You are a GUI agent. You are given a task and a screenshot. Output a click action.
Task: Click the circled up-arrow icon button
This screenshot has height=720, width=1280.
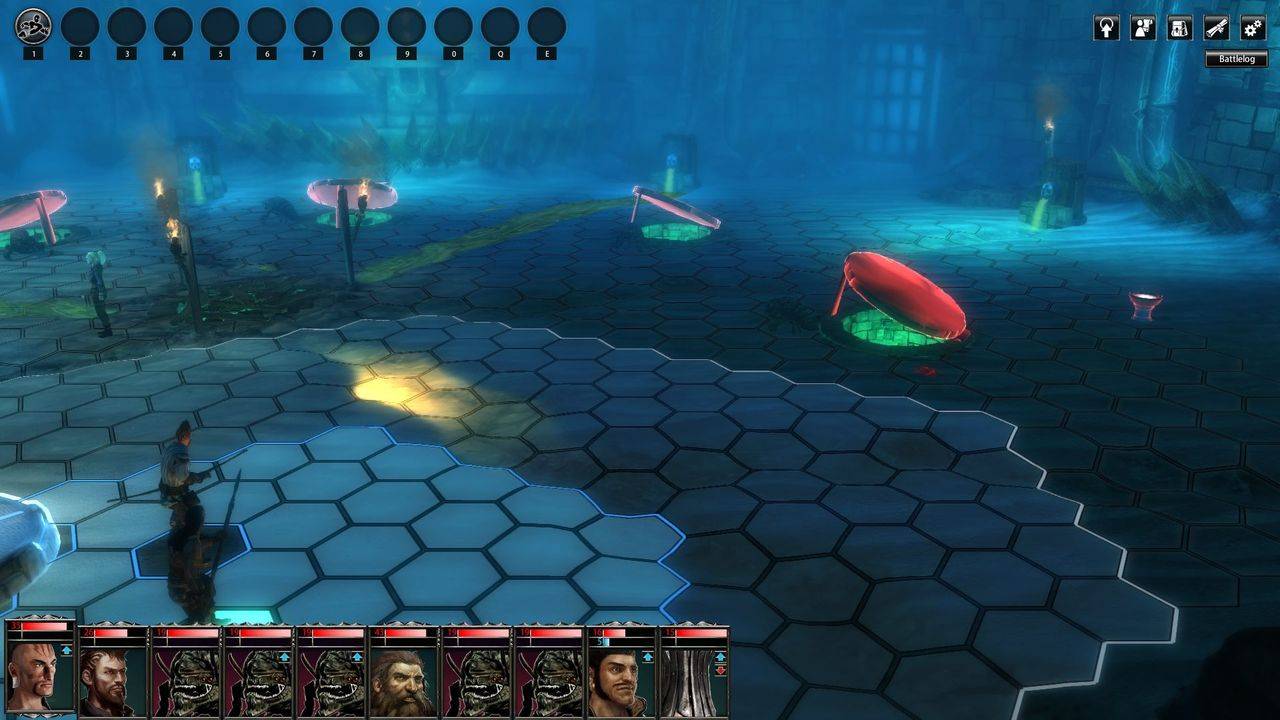click(1106, 28)
